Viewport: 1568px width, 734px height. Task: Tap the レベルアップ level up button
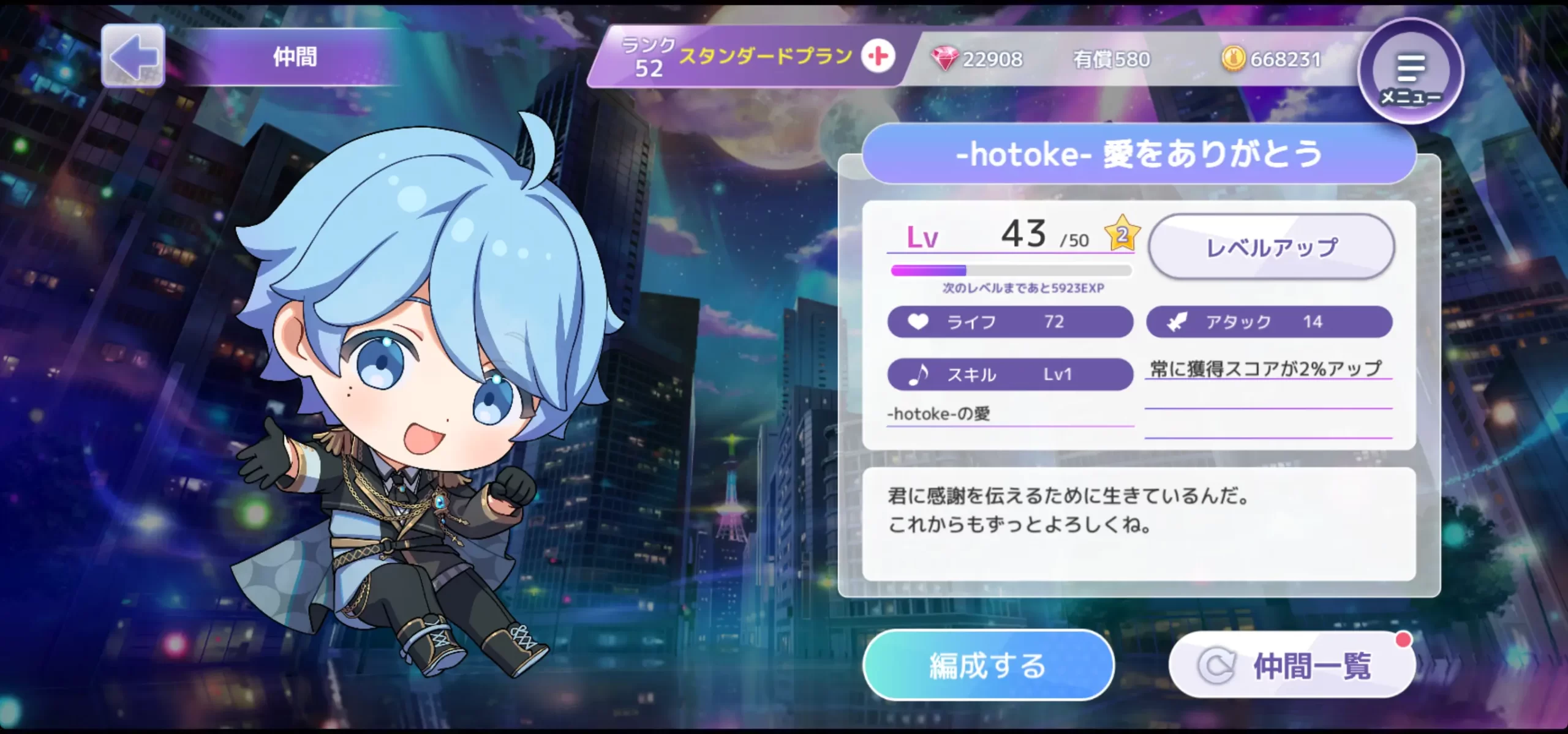pos(1271,247)
